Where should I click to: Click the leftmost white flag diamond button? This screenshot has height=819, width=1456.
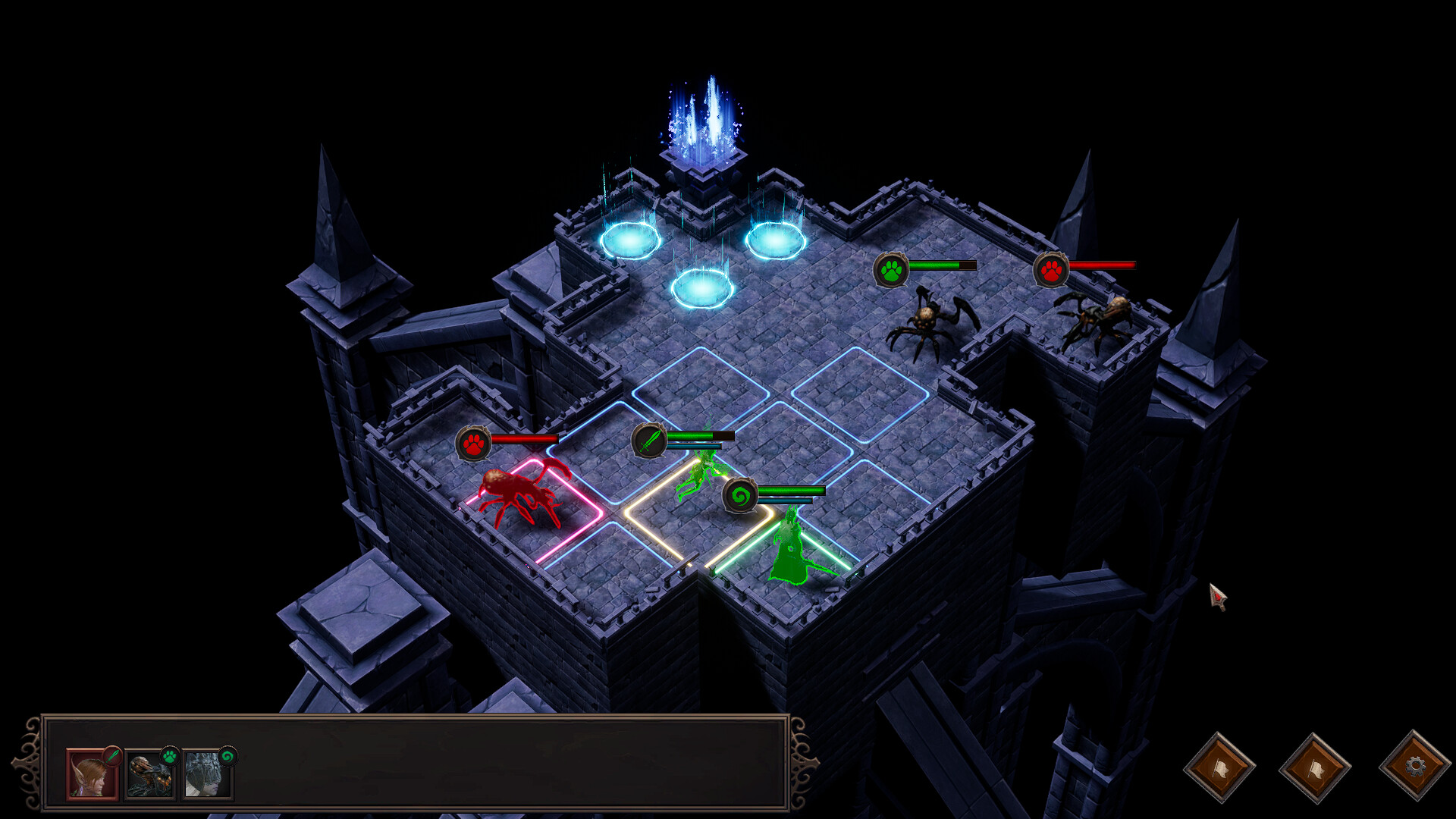coord(1221,766)
